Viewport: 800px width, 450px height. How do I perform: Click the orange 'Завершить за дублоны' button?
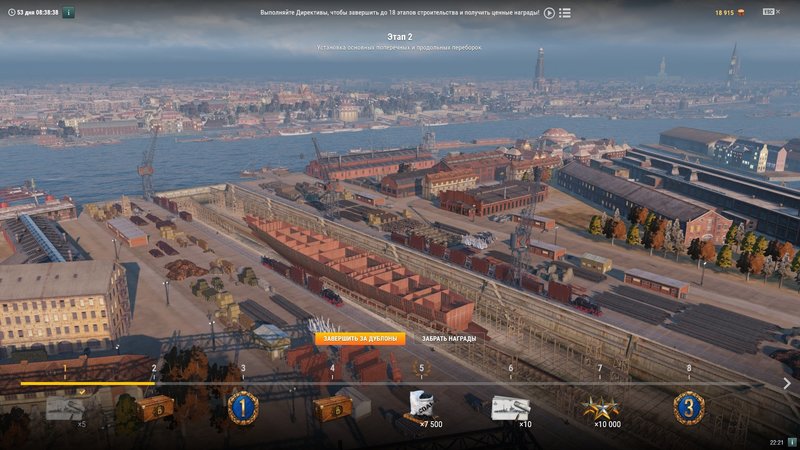point(361,338)
